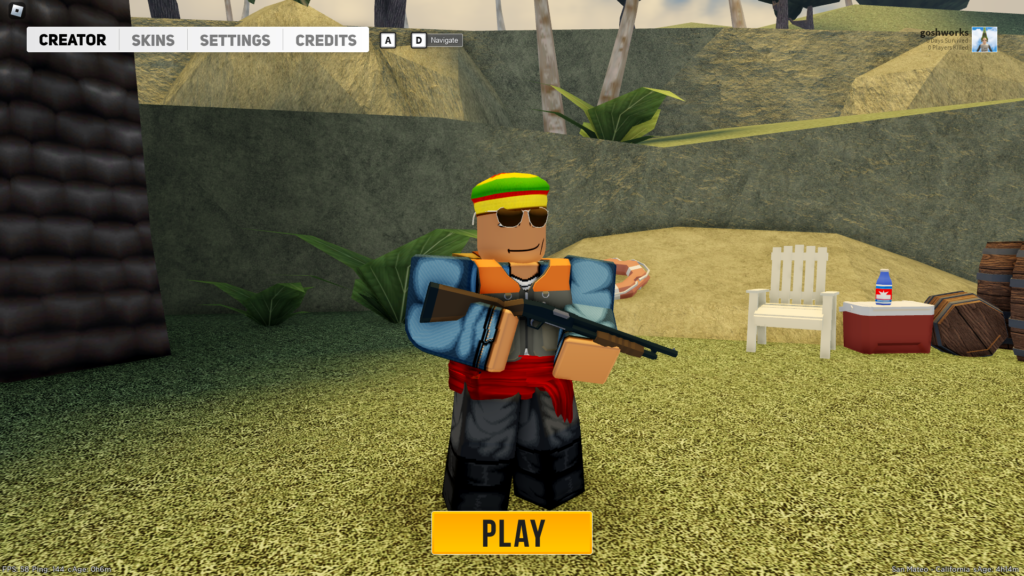Open the Skins tab
1024x576 pixels.
click(153, 40)
